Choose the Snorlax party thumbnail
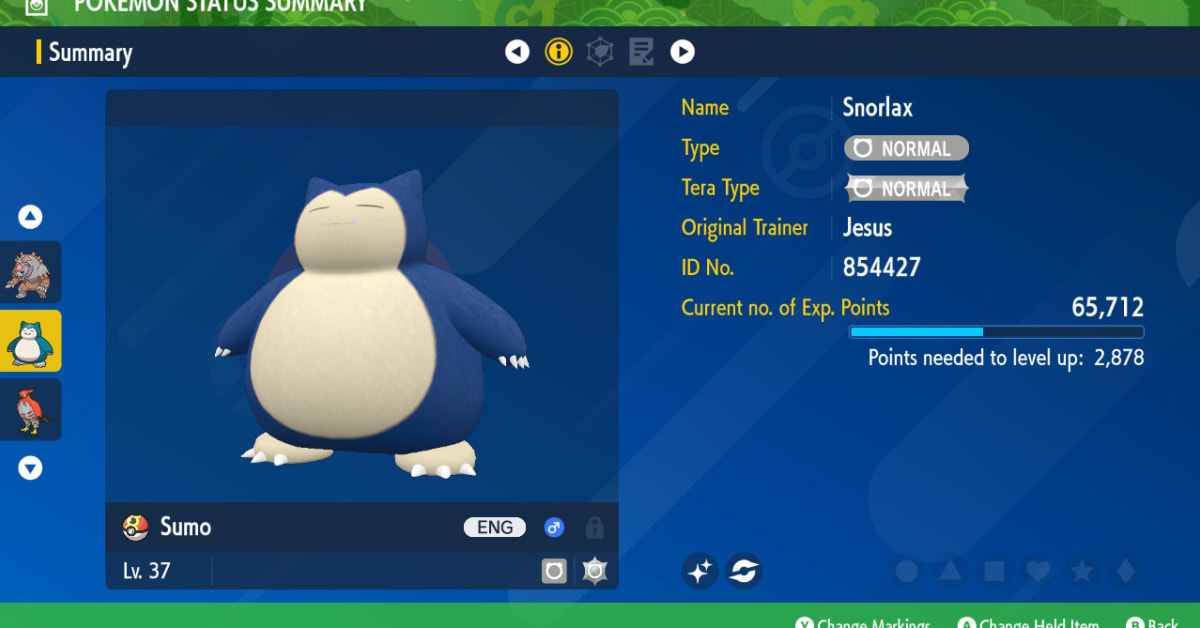Viewport: 1200px width, 628px height. (x=31, y=341)
